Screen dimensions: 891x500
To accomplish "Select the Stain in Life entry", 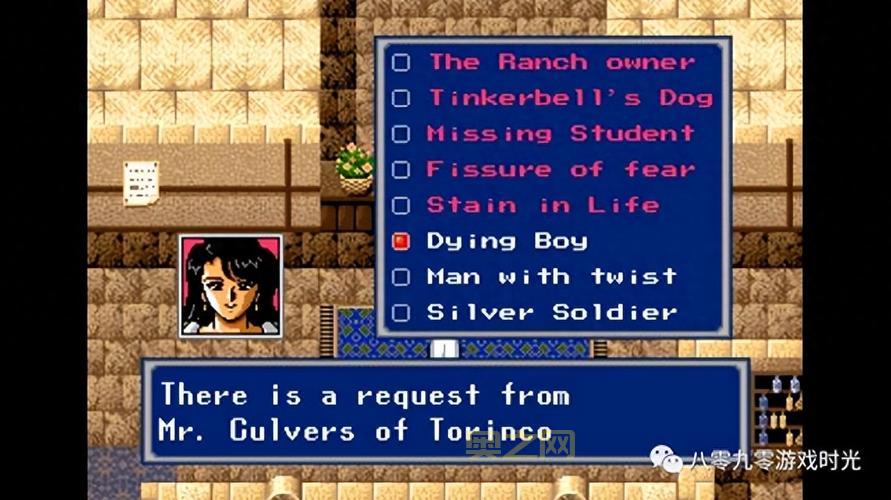I will tap(542, 206).
